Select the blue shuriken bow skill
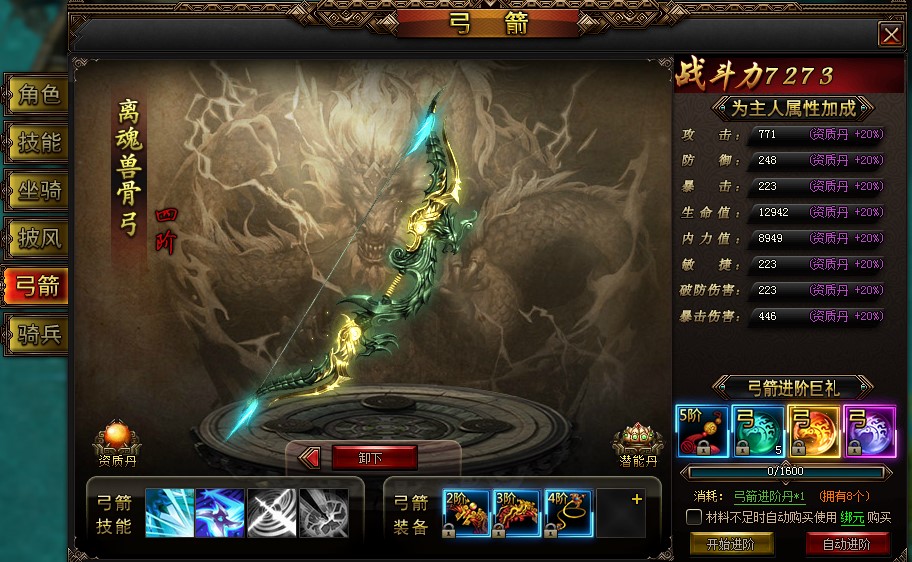The height and width of the screenshot is (562, 912). pos(220,513)
